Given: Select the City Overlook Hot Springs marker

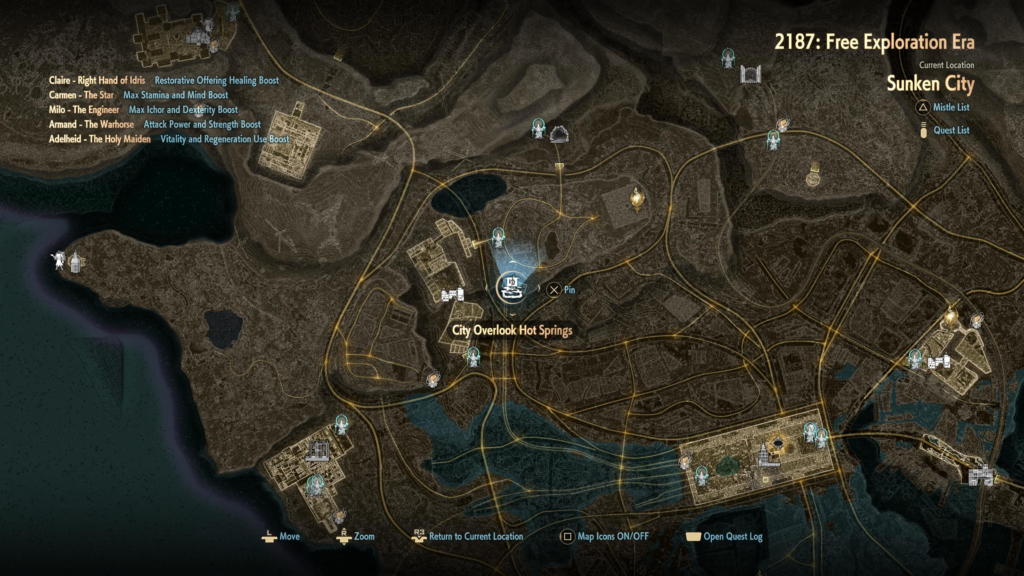Looking at the screenshot, I should click(512, 288).
